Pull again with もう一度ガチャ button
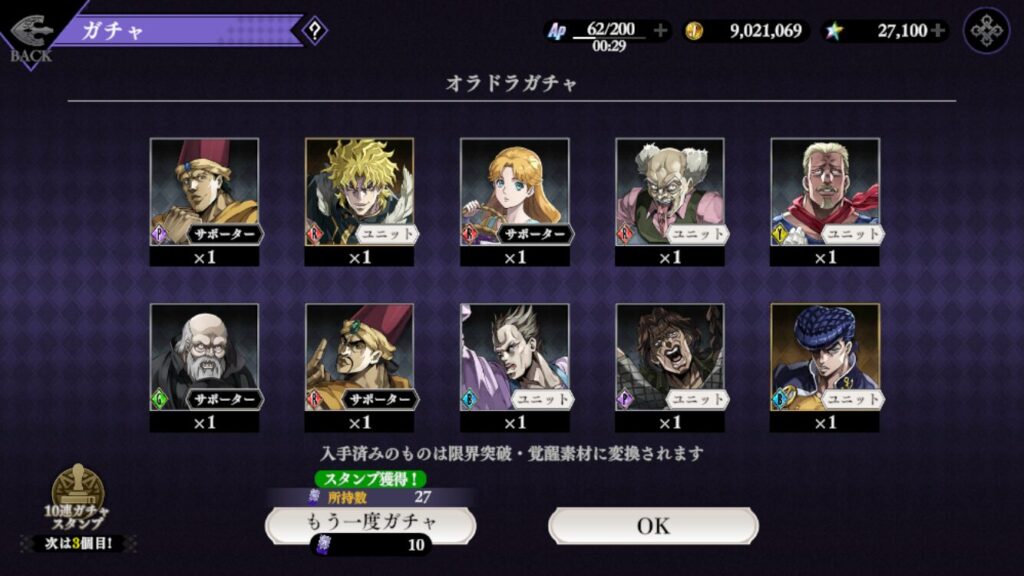1024x576 pixels. [370, 523]
